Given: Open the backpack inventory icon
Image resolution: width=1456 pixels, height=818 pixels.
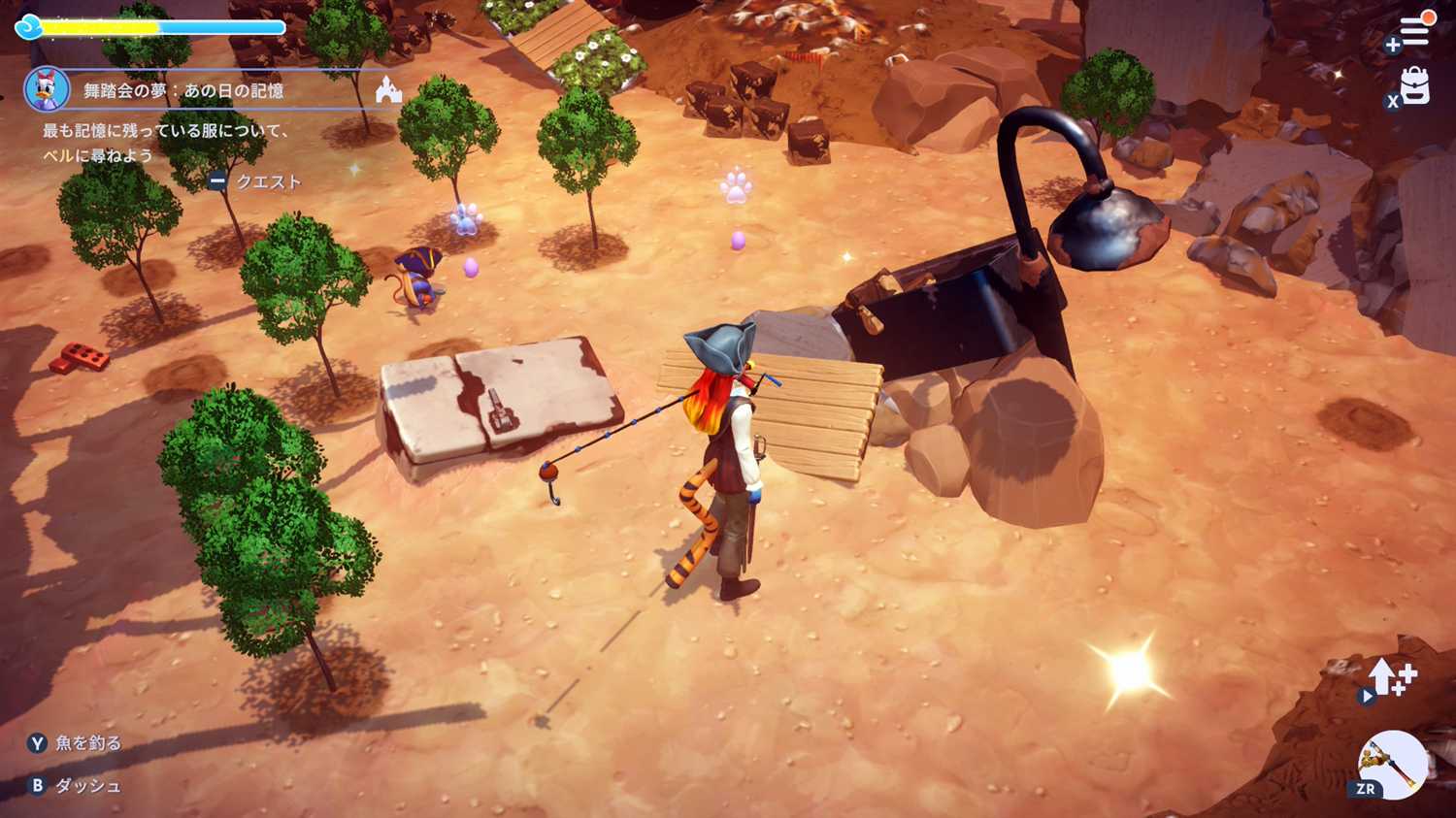Looking at the screenshot, I should click(x=1415, y=86).
